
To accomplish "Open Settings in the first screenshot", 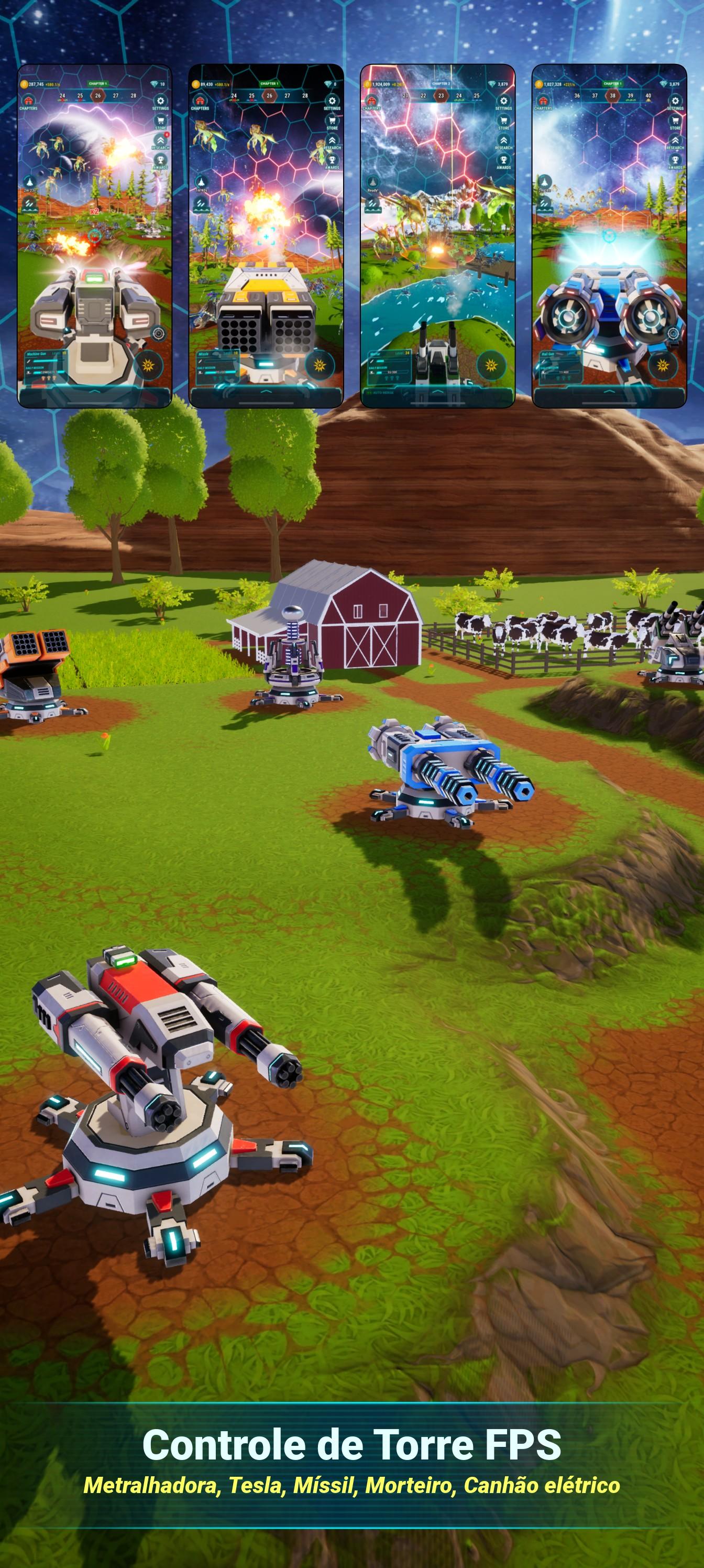I will pos(161,100).
